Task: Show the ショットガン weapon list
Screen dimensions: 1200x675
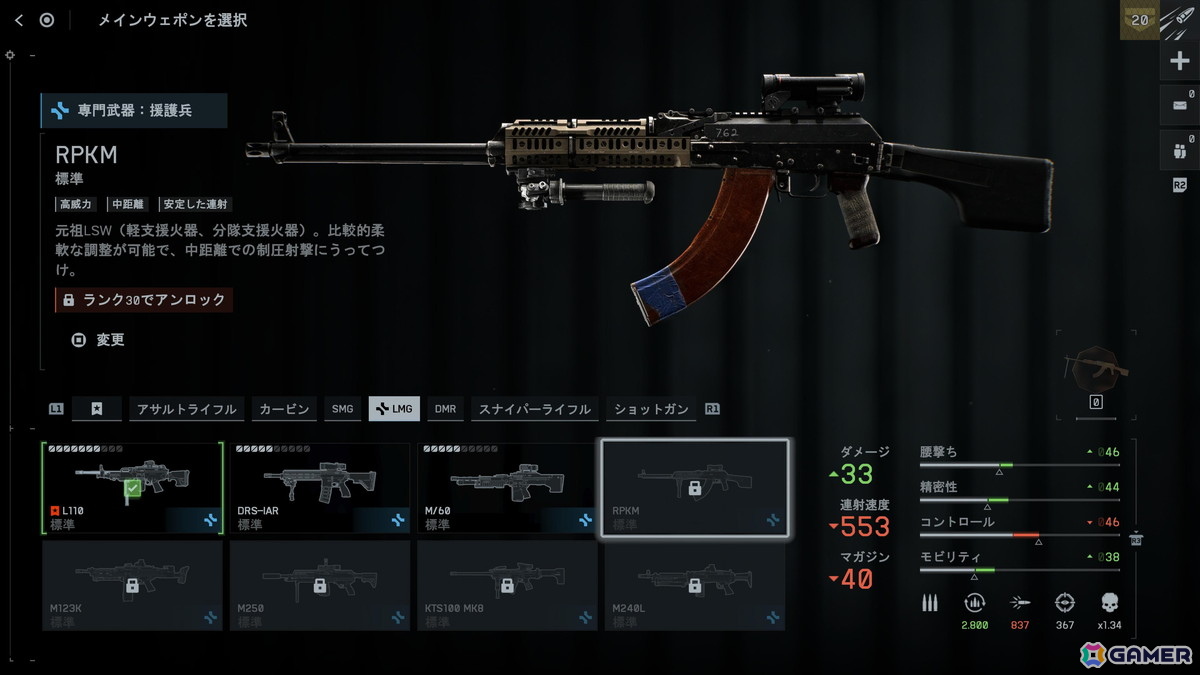Action: 651,409
